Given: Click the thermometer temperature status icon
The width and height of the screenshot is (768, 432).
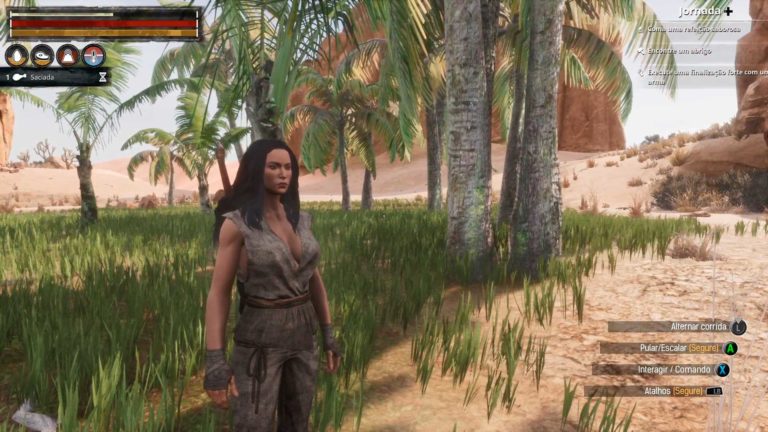Looking at the screenshot, I should [93, 55].
